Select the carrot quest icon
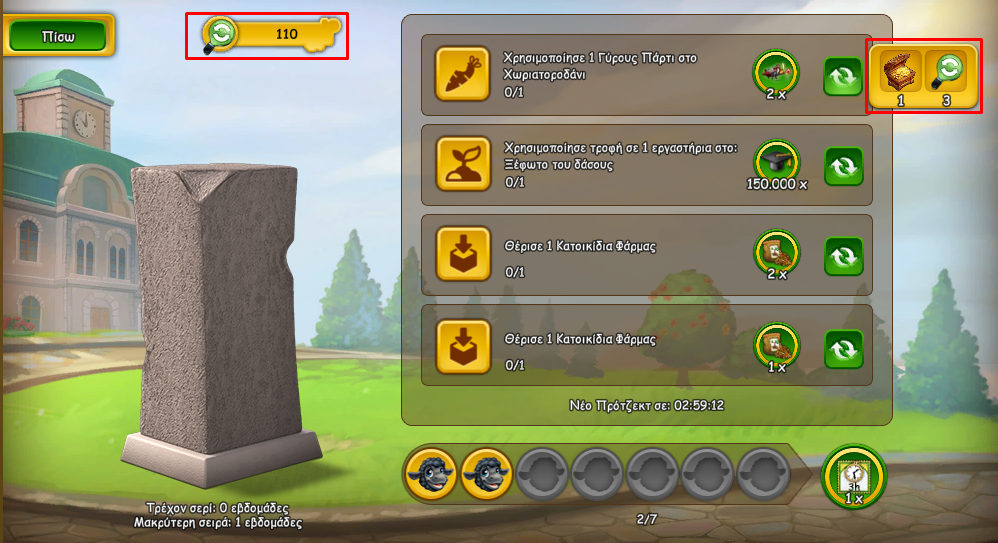The width and height of the screenshot is (998, 543). [x=463, y=74]
